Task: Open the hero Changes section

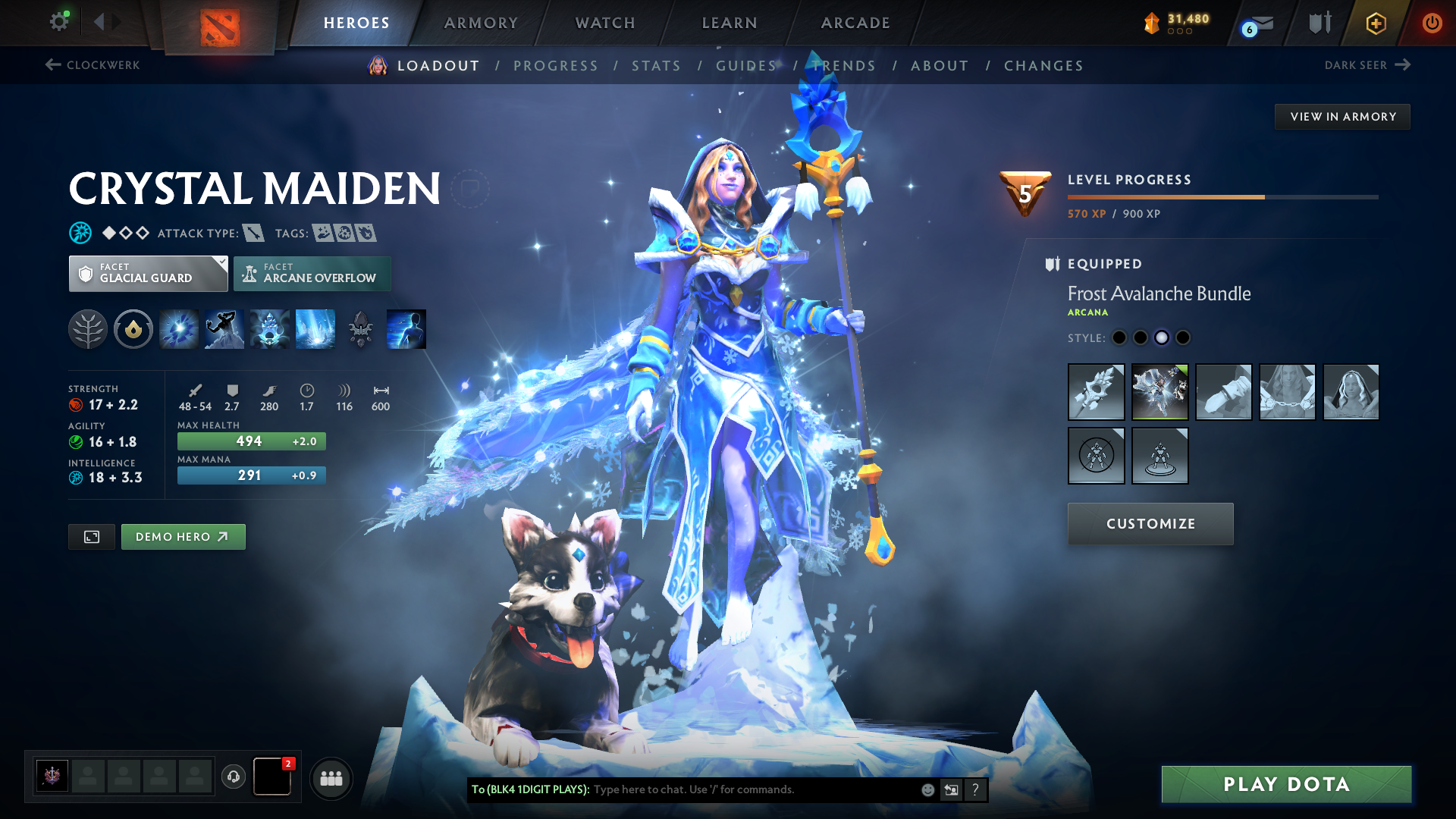Action: pos(1043,66)
